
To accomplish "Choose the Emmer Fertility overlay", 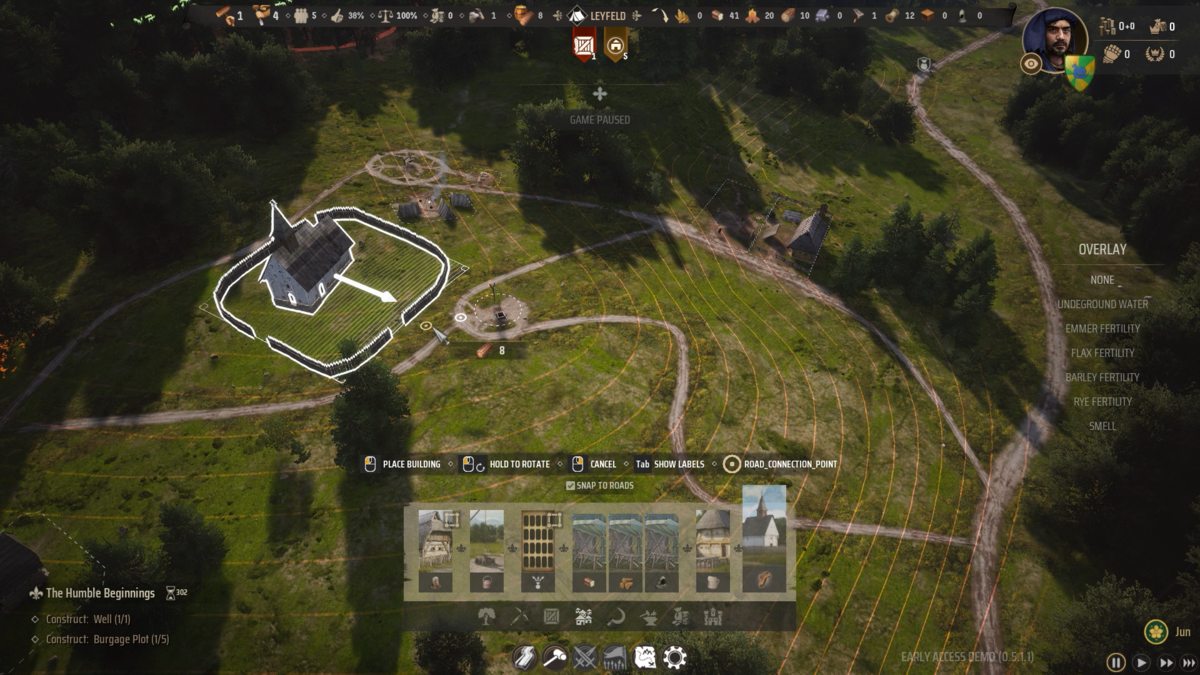I will click(x=1102, y=328).
